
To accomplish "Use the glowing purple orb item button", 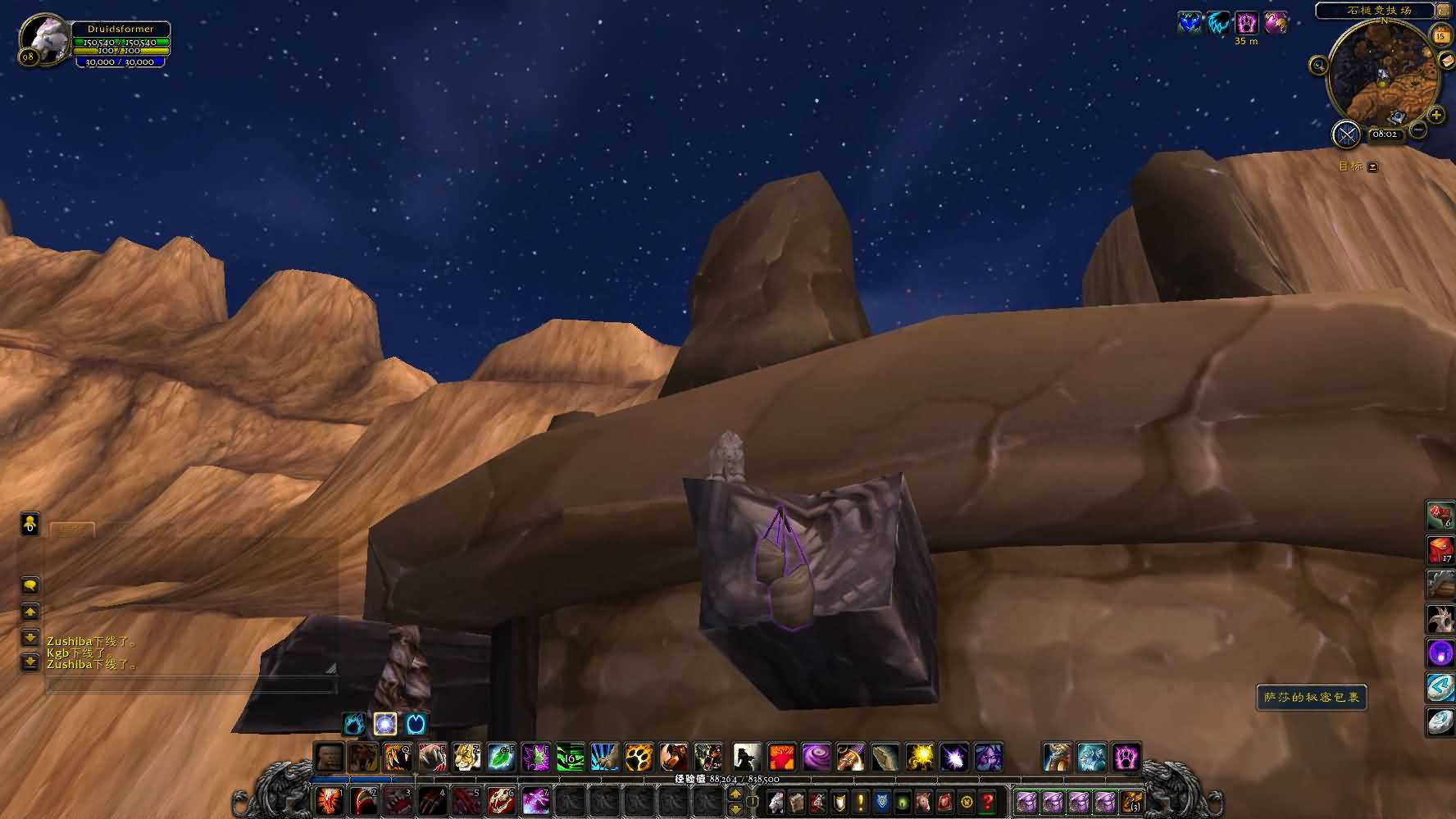I will [x=1440, y=653].
